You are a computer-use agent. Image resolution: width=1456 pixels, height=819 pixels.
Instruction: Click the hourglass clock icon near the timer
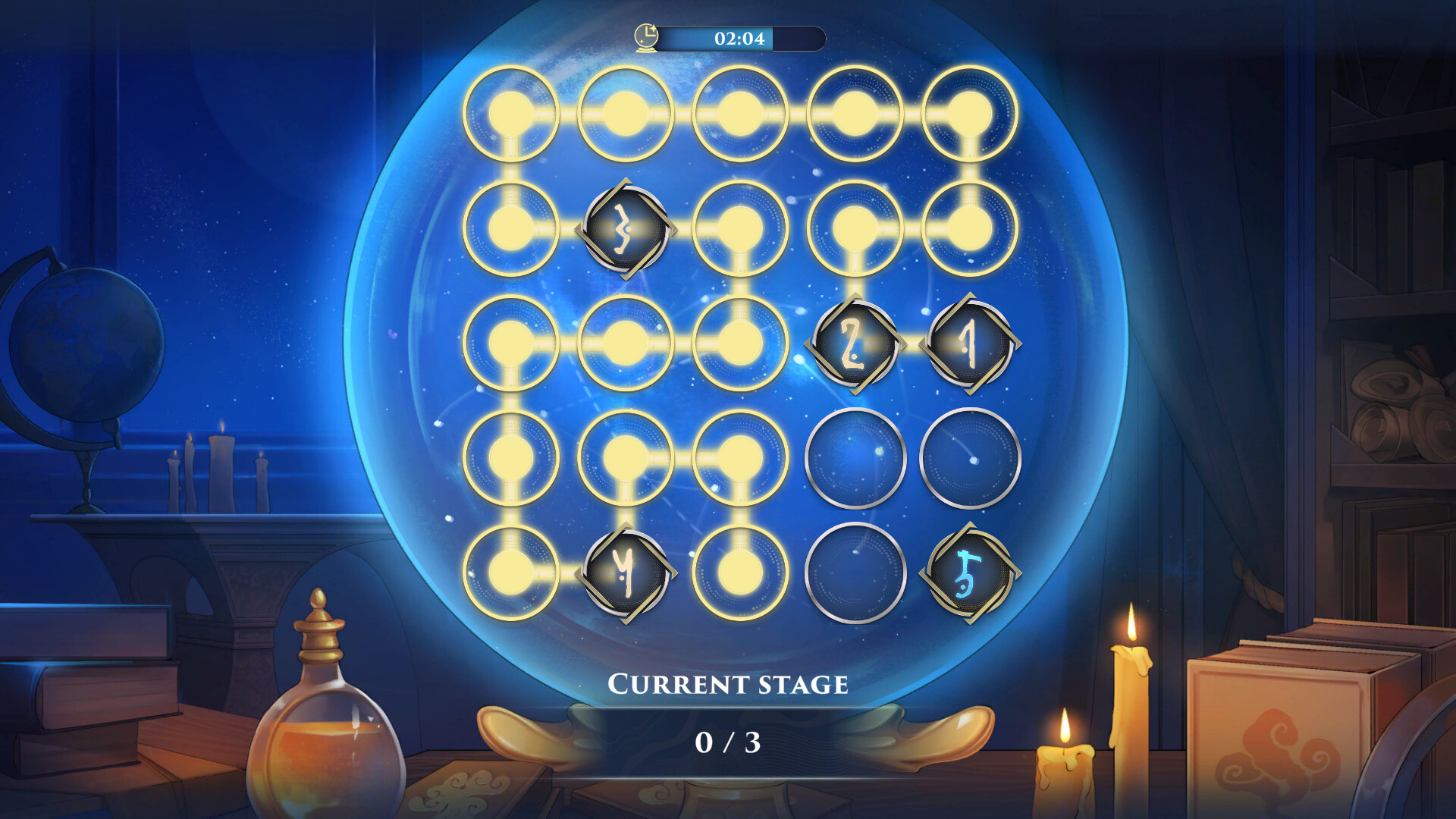[x=645, y=36]
